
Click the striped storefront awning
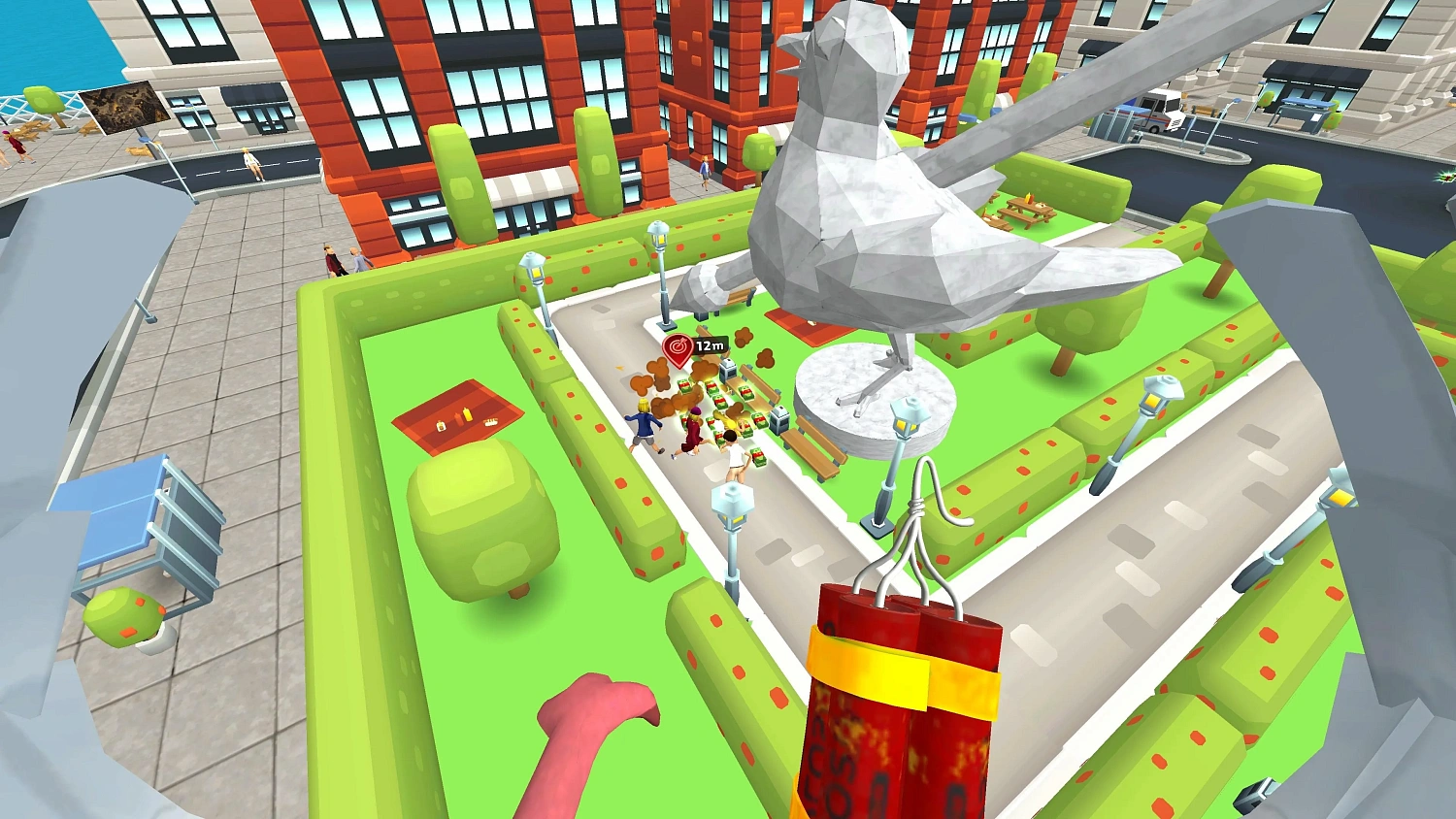click(x=529, y=184)
